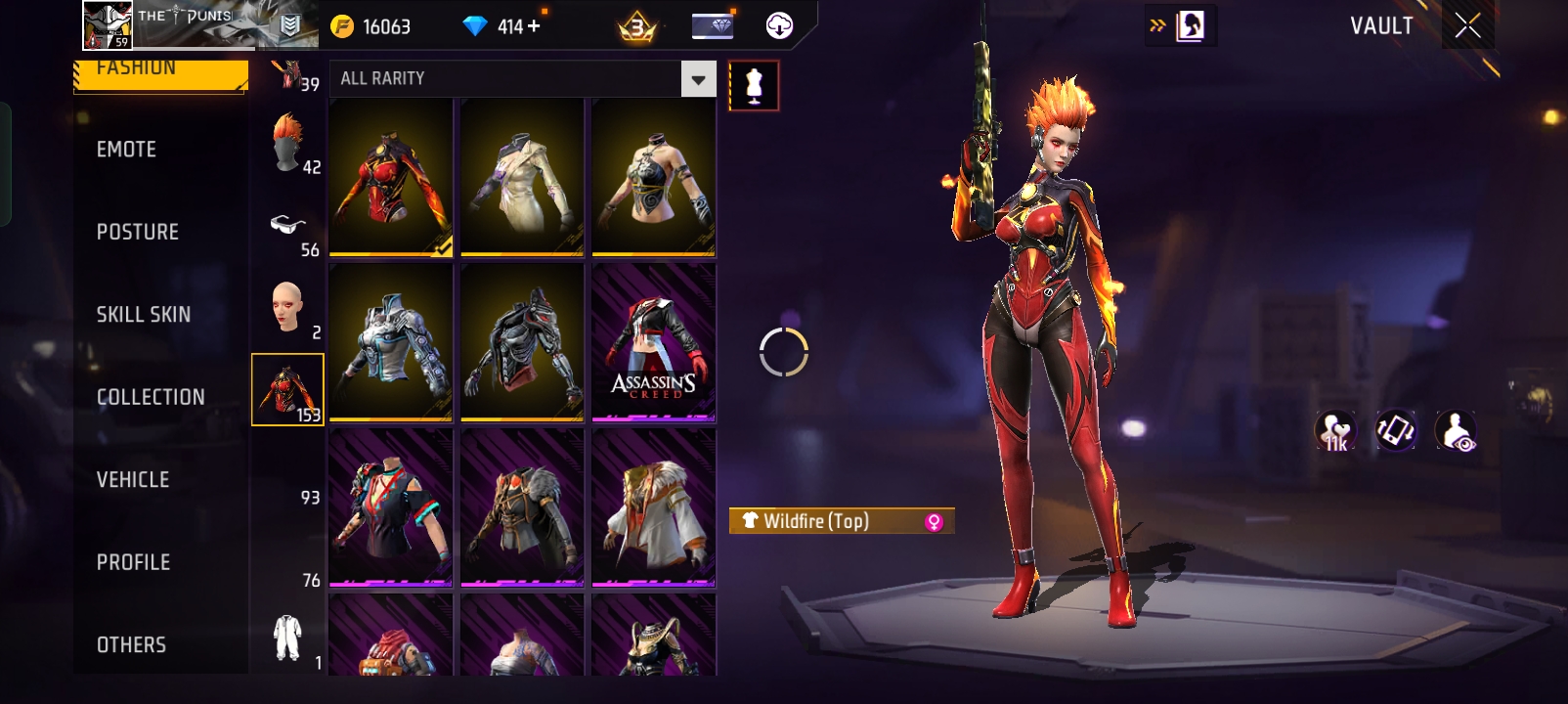Select the Assassin's Creed top thumbnail
Screen dimensions: 1568x704
click(x=653, y=340)
